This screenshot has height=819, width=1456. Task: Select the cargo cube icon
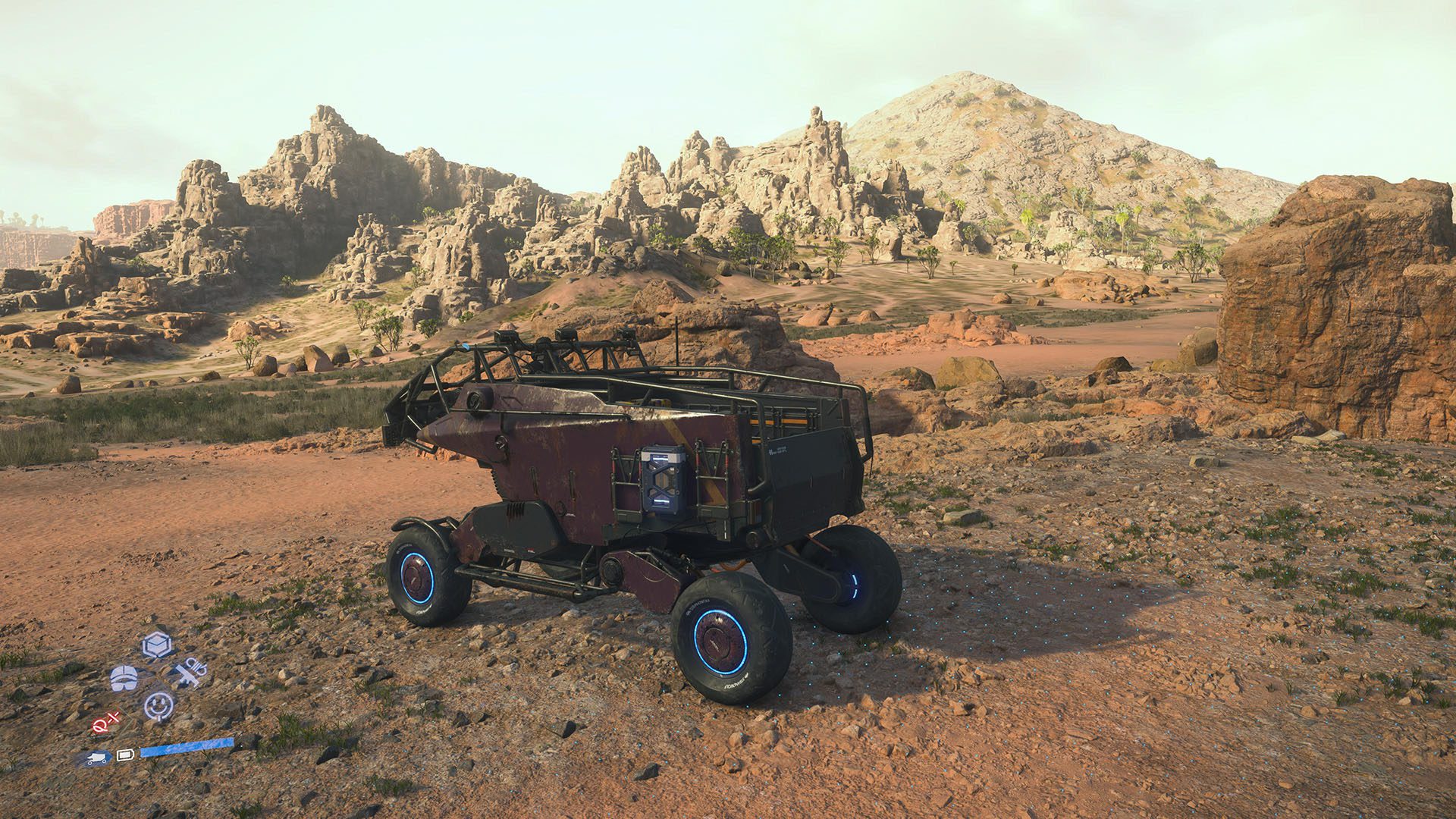coord(157,645)
